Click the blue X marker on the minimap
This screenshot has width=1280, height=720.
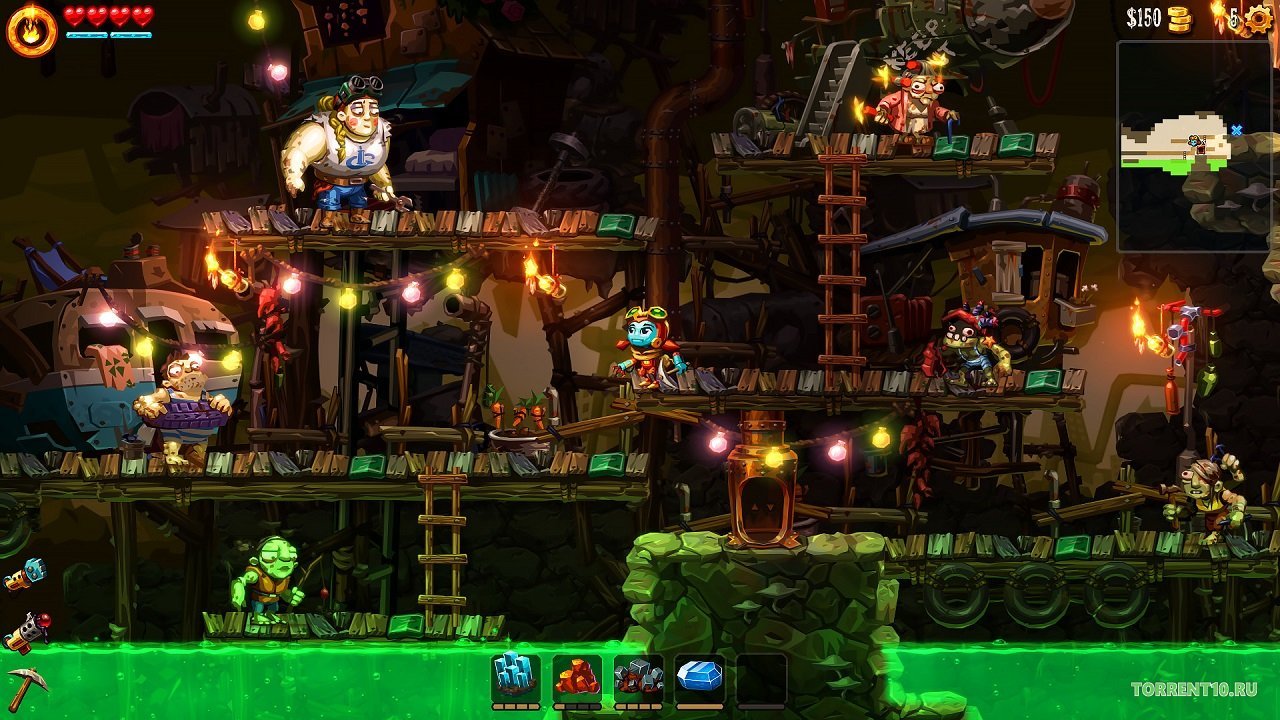pos(1236,130)
